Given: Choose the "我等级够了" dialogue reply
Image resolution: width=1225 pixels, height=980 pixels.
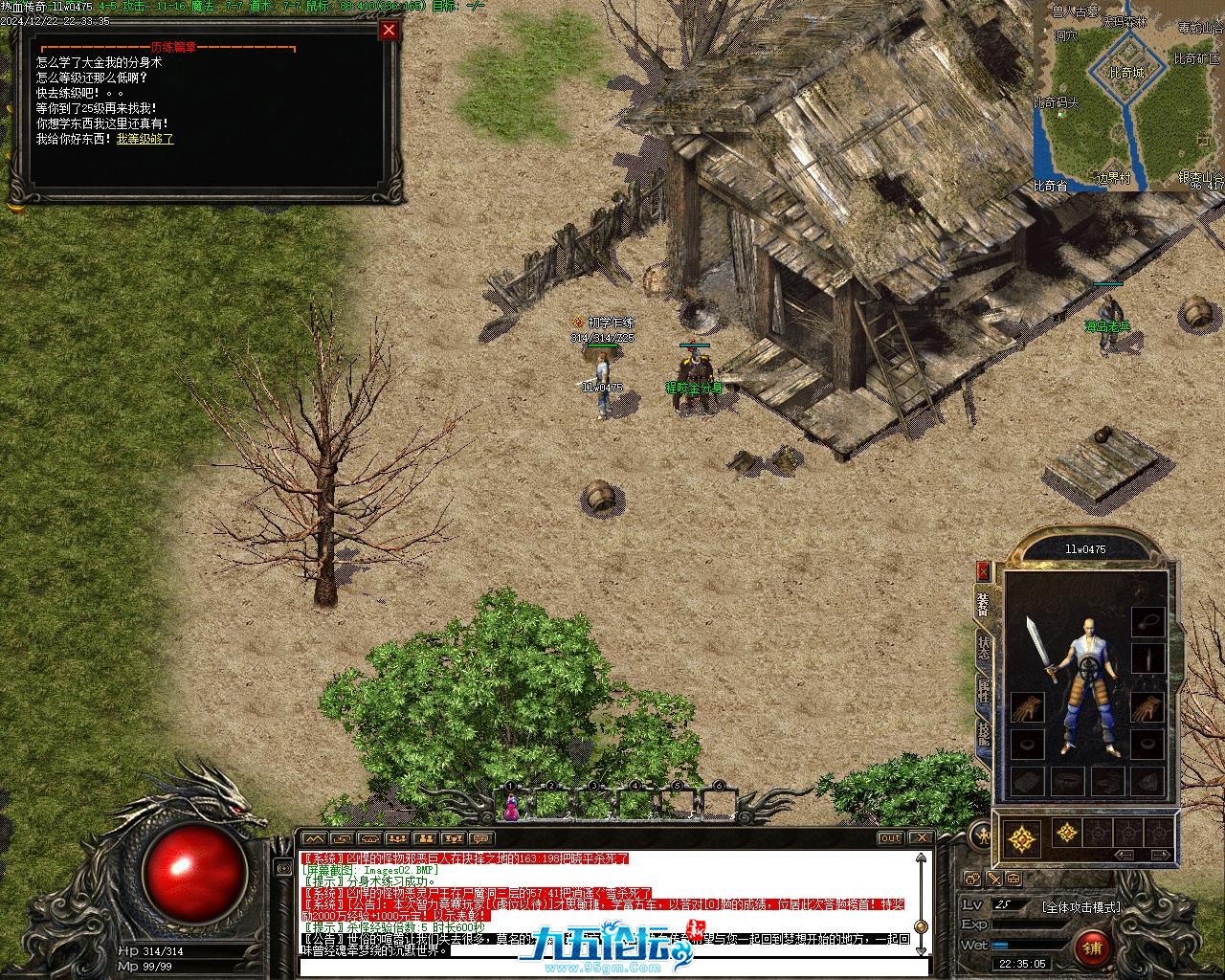Looking at the screenshot, I should 145,139.
